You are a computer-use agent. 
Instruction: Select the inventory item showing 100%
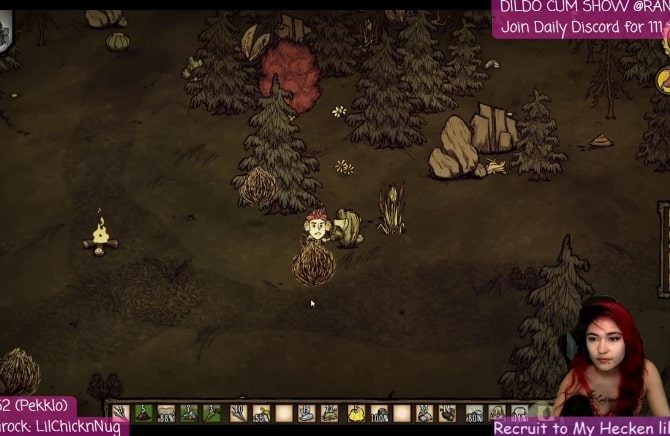[x=380, y=412]
